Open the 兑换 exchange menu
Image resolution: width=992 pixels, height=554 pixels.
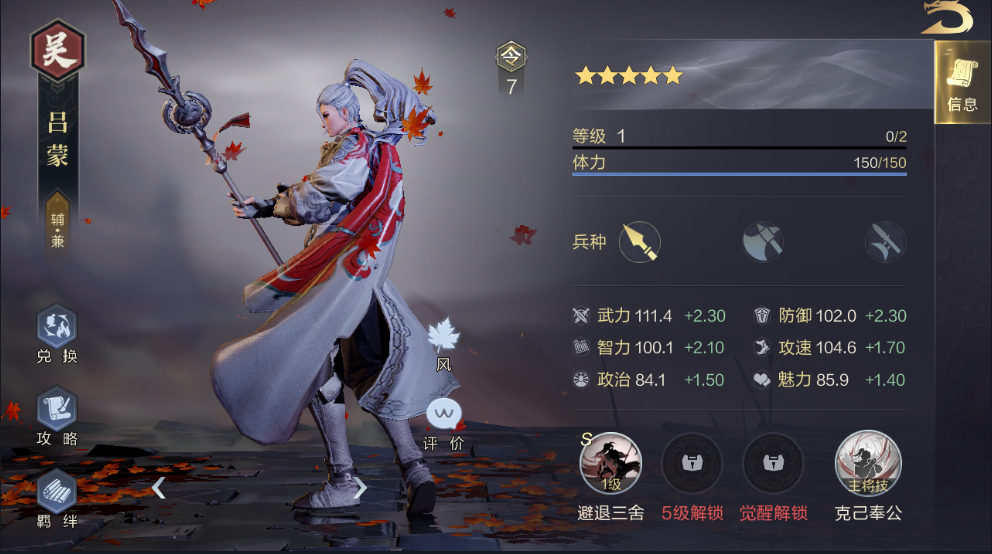pyautogui.click(x=57, y=328)
